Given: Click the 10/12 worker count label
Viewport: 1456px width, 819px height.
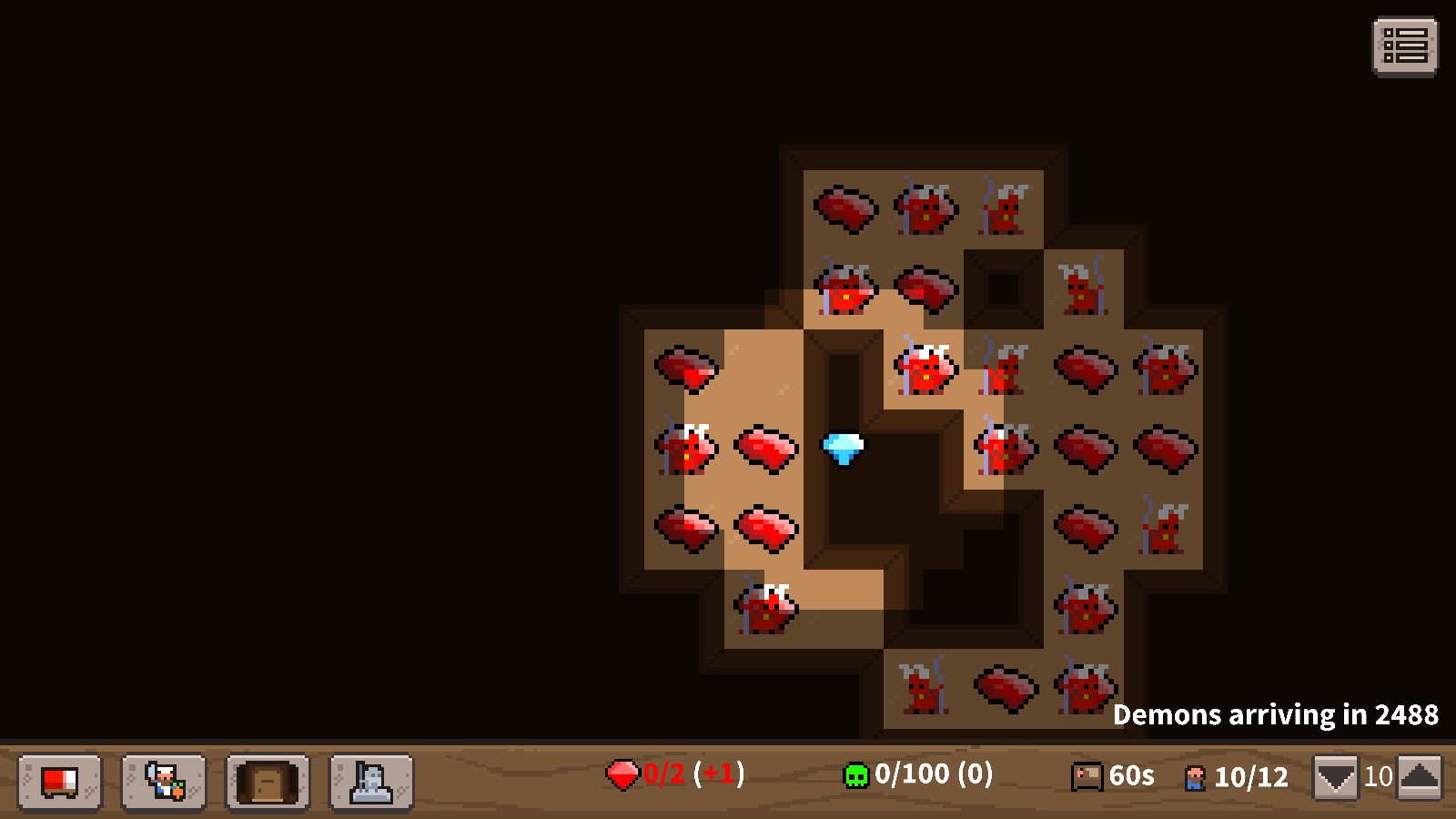Looking at the screenshot, I should pos(1251,775).
